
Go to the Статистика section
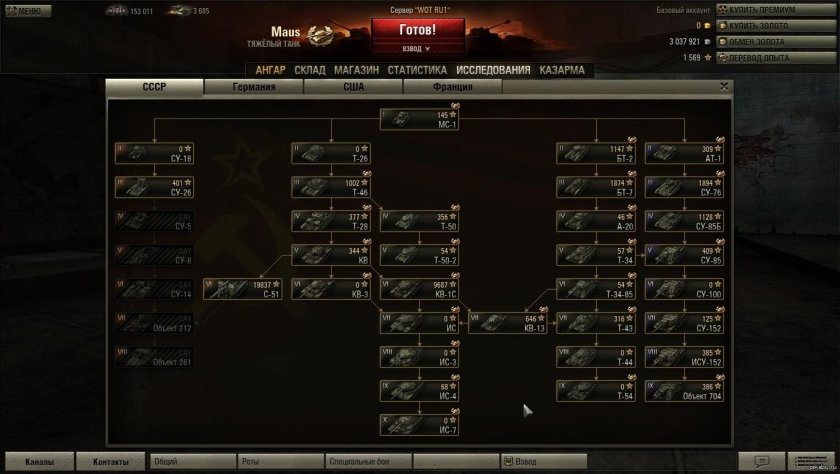(417, 70)
